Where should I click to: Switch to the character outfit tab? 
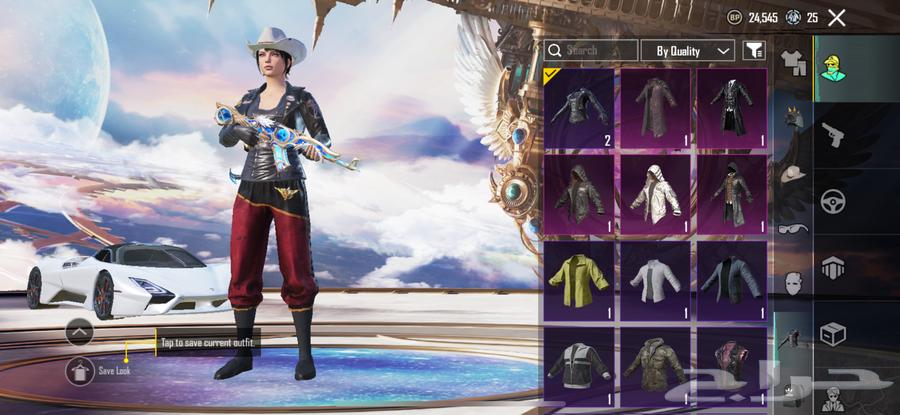tap(832, 68)
